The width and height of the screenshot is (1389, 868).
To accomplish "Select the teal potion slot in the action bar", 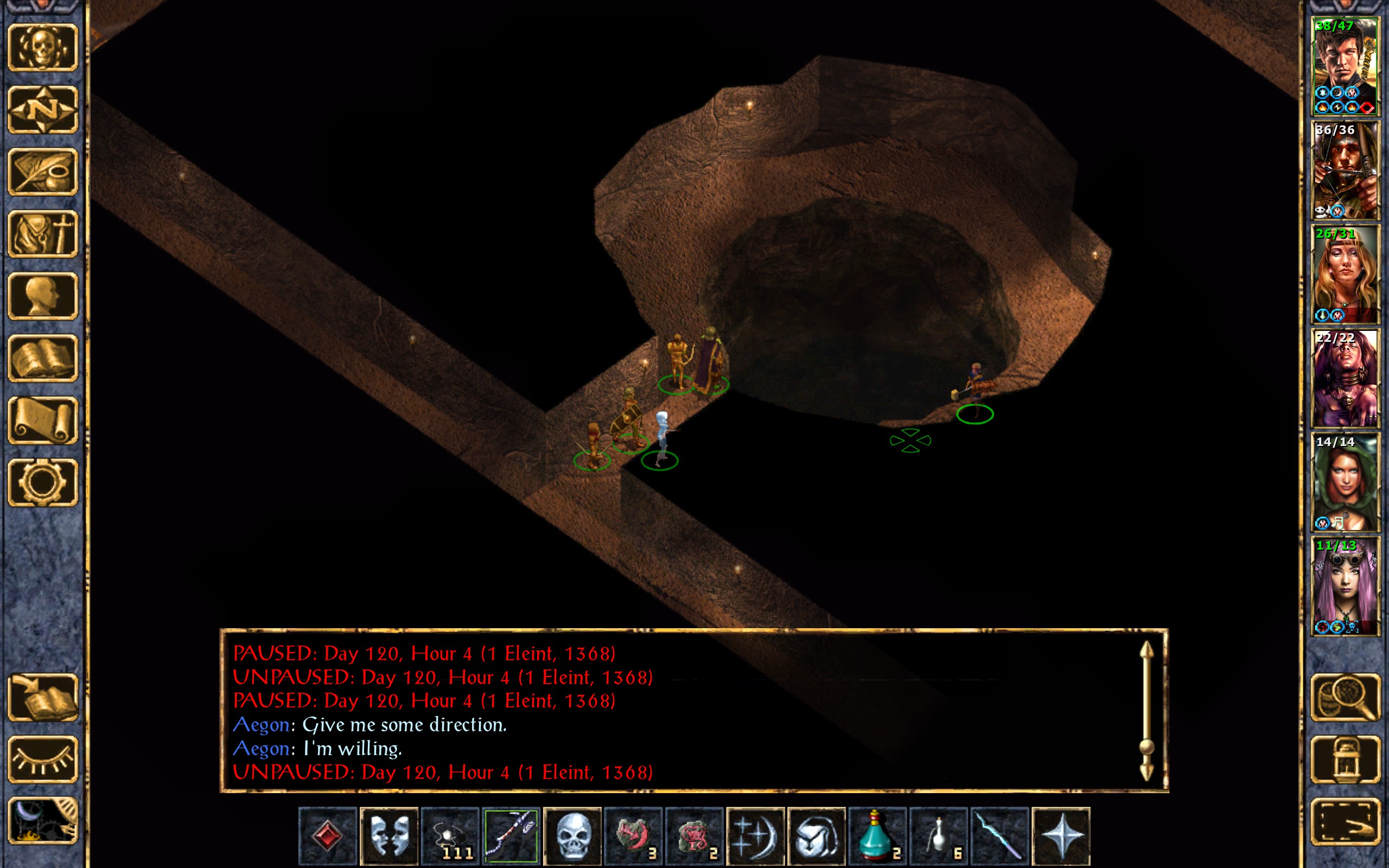I will (877, 835).
